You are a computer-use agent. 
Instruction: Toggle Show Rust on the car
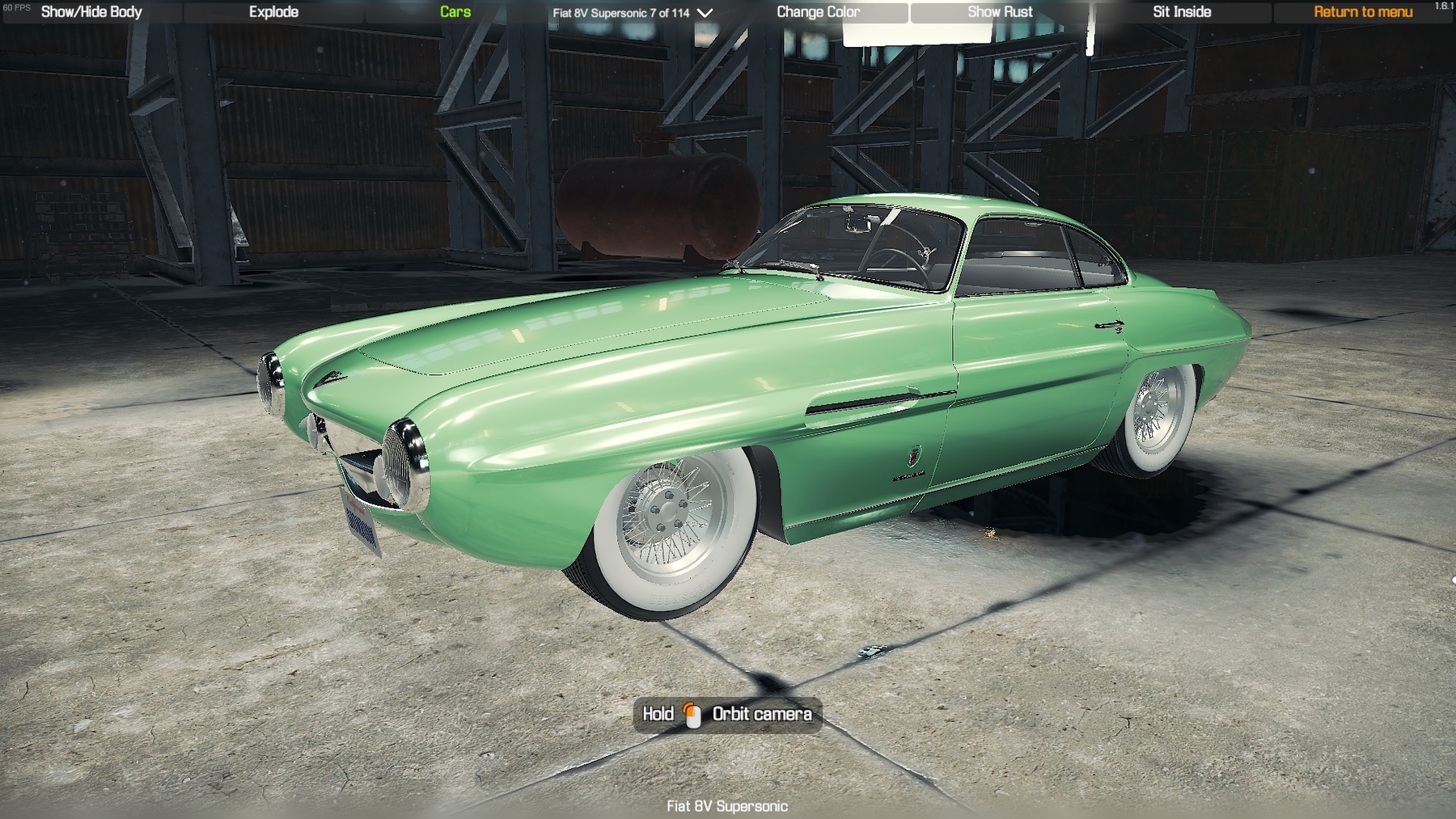(x=1000, y=12)
